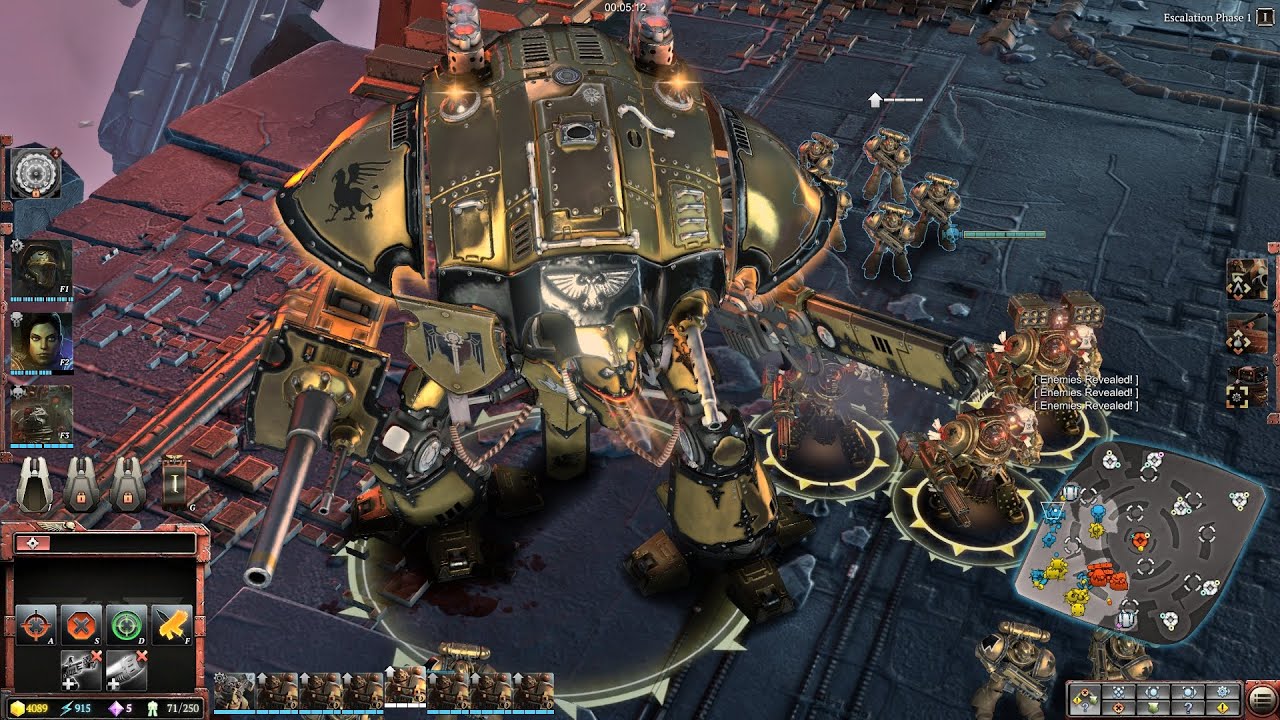Select the highlighted raised squad card
Image resolution: width=1280 pixels, height=720 pixels.
tap(405, 688)
